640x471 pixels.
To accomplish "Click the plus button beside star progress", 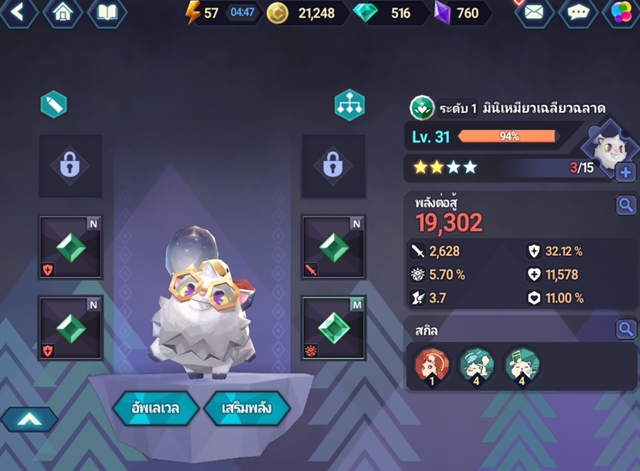I will [626, 172].
